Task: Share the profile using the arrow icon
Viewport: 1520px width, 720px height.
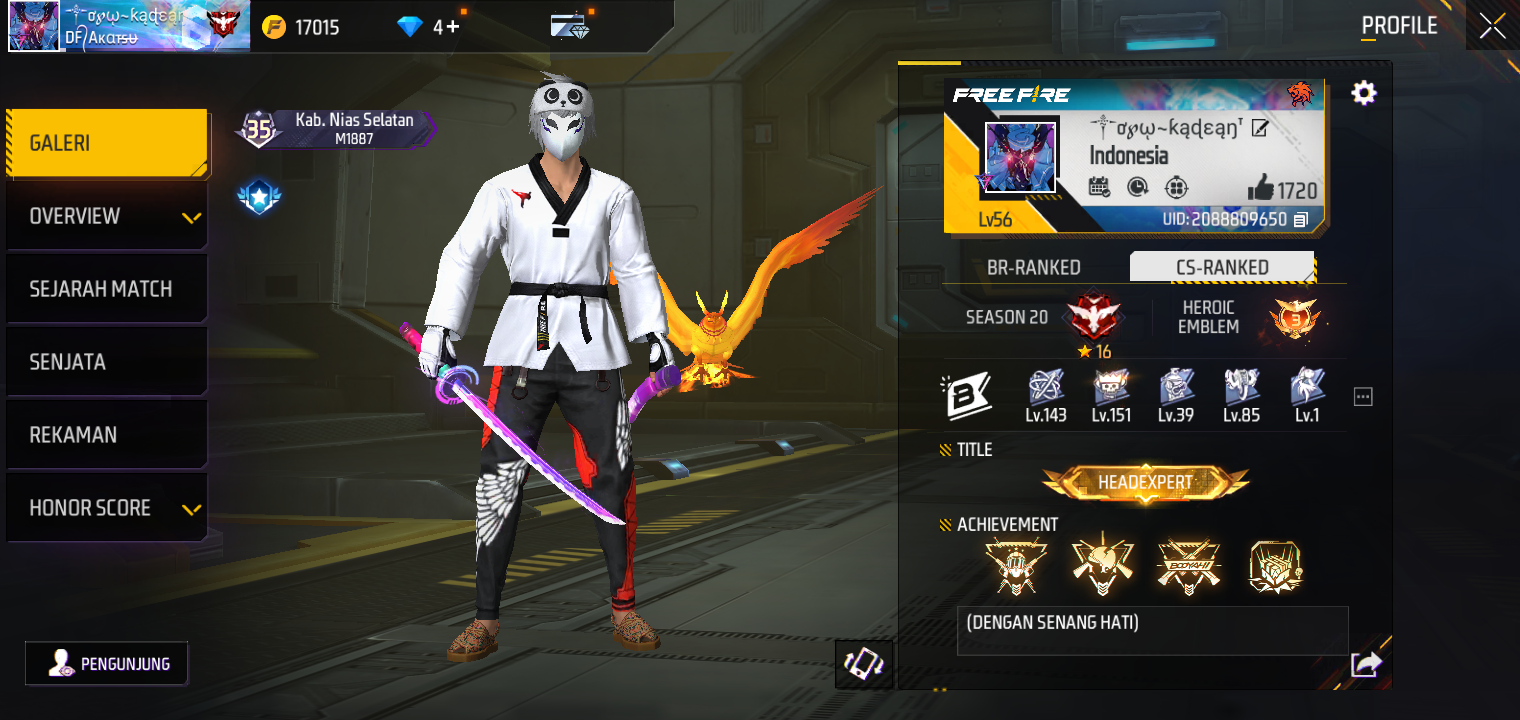Action: pyautogui.click(x=1366, y=664)
